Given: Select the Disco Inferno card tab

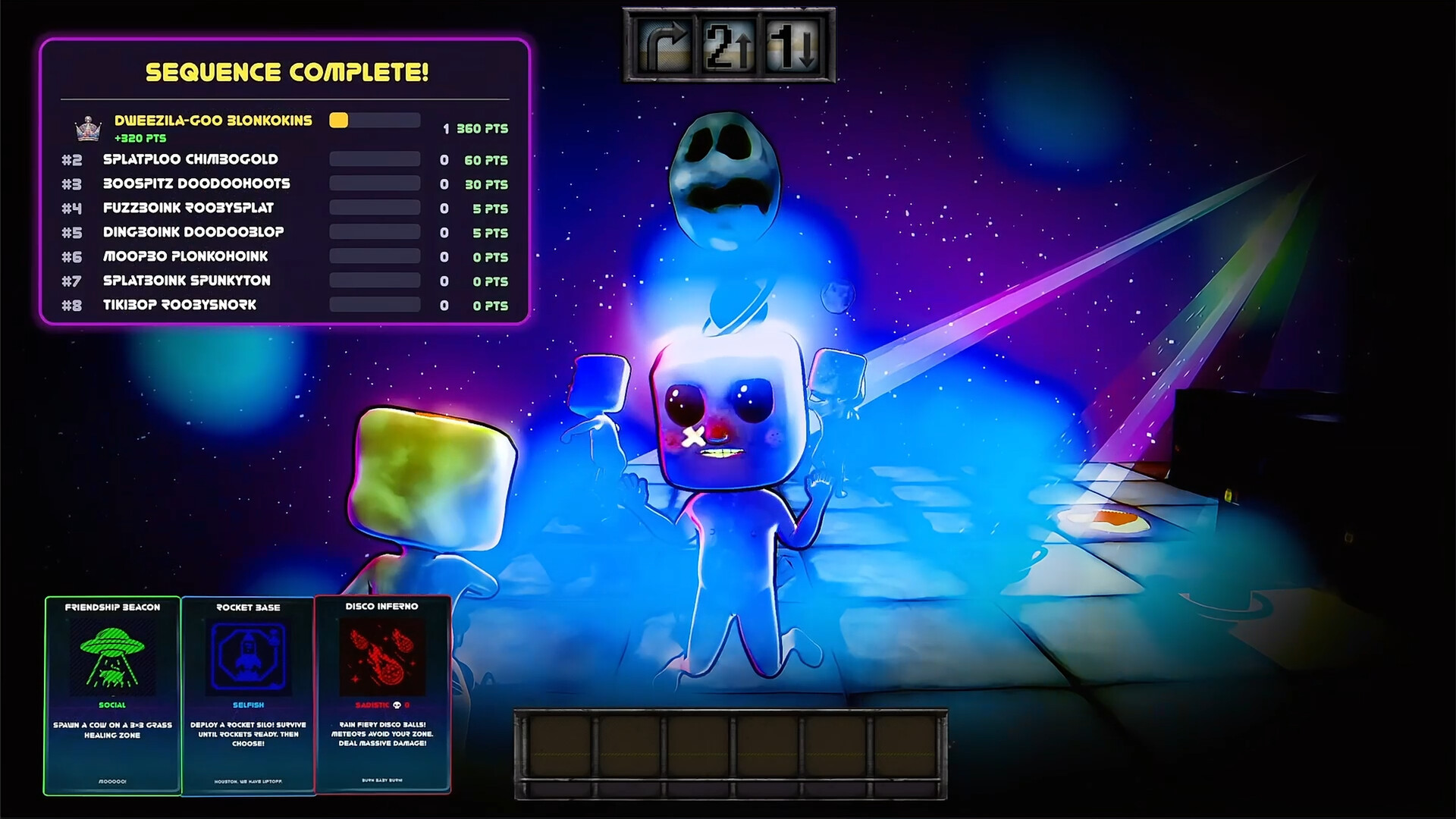Looking at the screenshot, I should pyautogui.click(x=383, y=692).
